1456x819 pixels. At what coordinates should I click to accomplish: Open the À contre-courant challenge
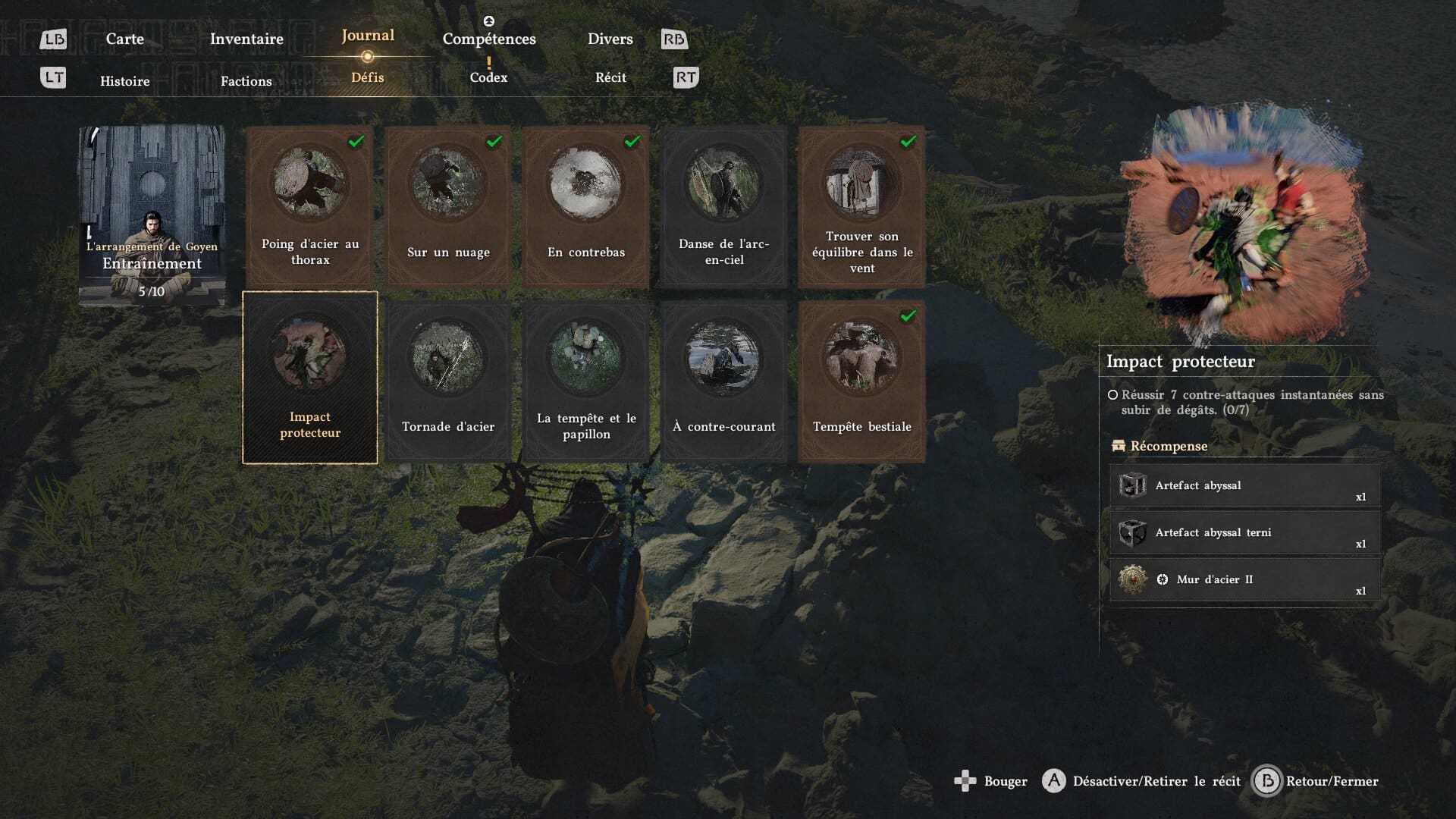coord(724,380)
